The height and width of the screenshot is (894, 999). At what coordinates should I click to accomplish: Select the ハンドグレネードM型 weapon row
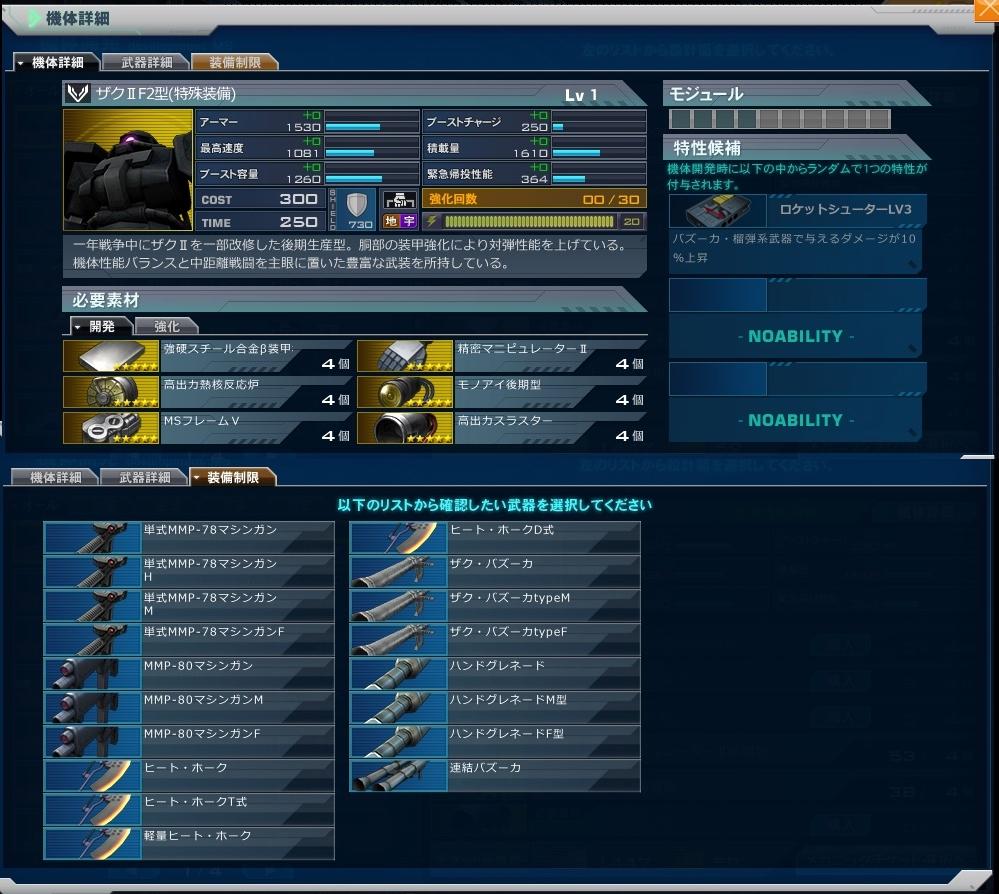point(495,707)
